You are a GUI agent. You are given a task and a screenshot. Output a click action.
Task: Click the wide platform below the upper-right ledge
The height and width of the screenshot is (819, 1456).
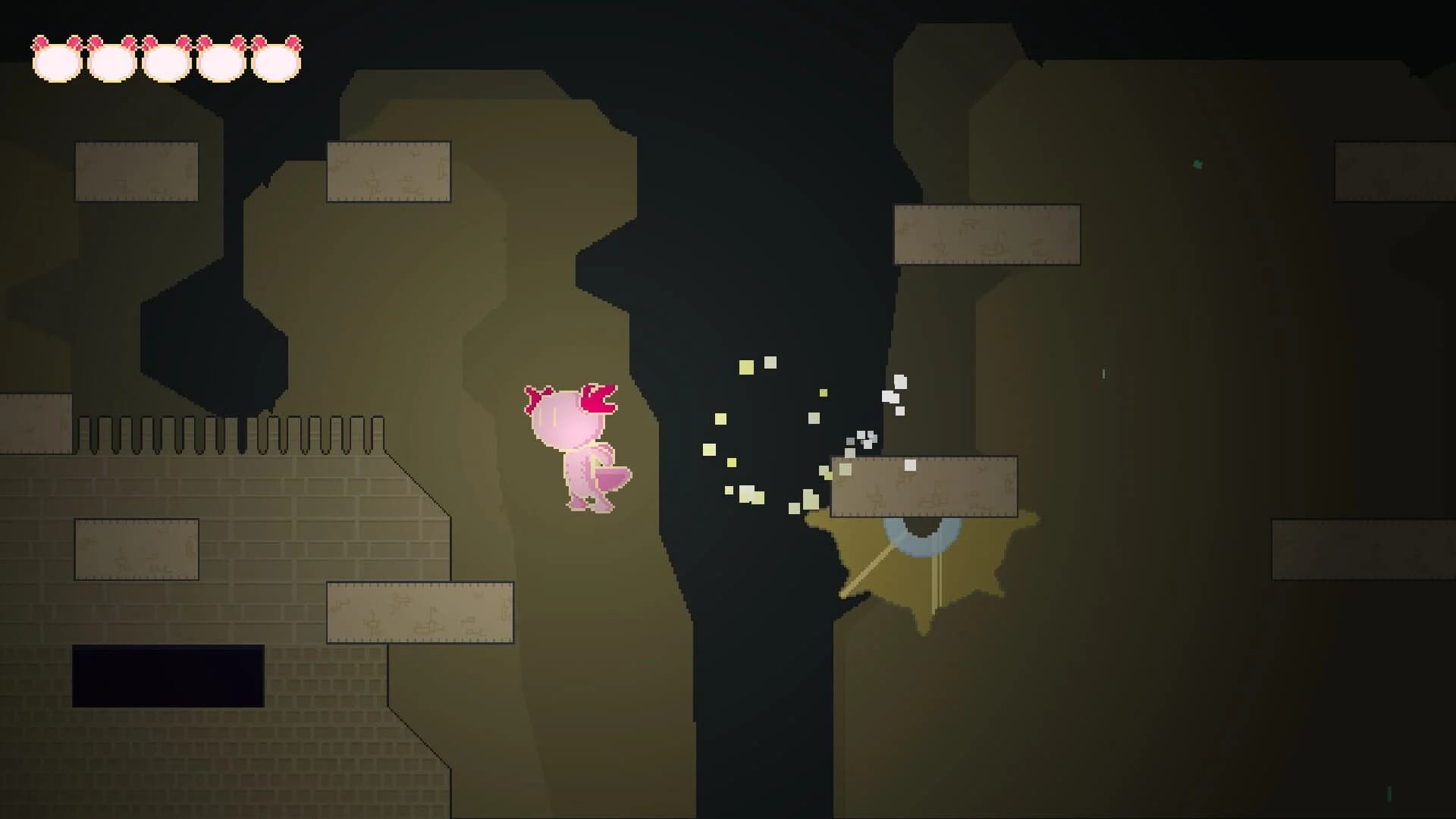[x=986, y=235]
